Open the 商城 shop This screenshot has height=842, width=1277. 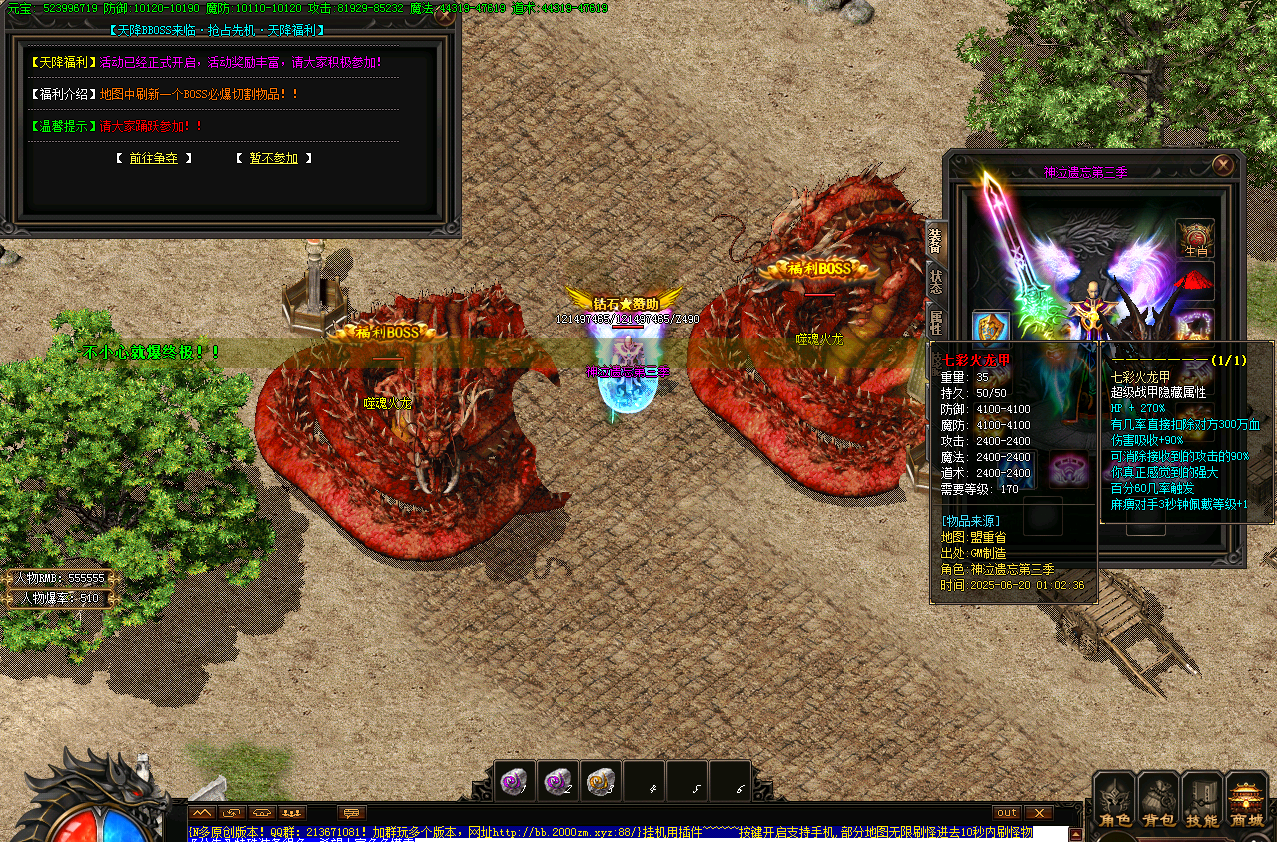[x=1246, y=802]
